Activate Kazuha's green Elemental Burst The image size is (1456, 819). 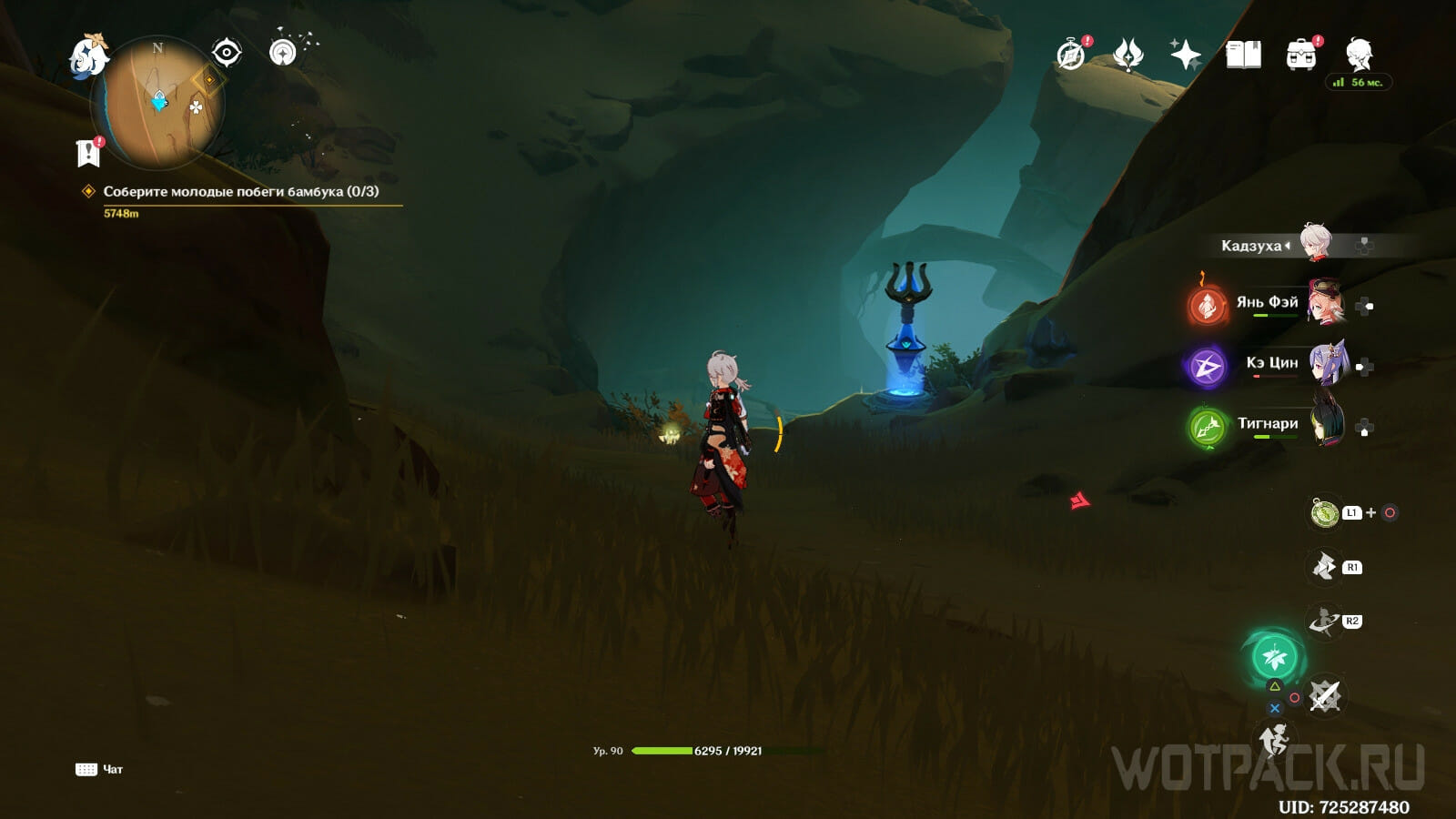[x=1275, y=655]
